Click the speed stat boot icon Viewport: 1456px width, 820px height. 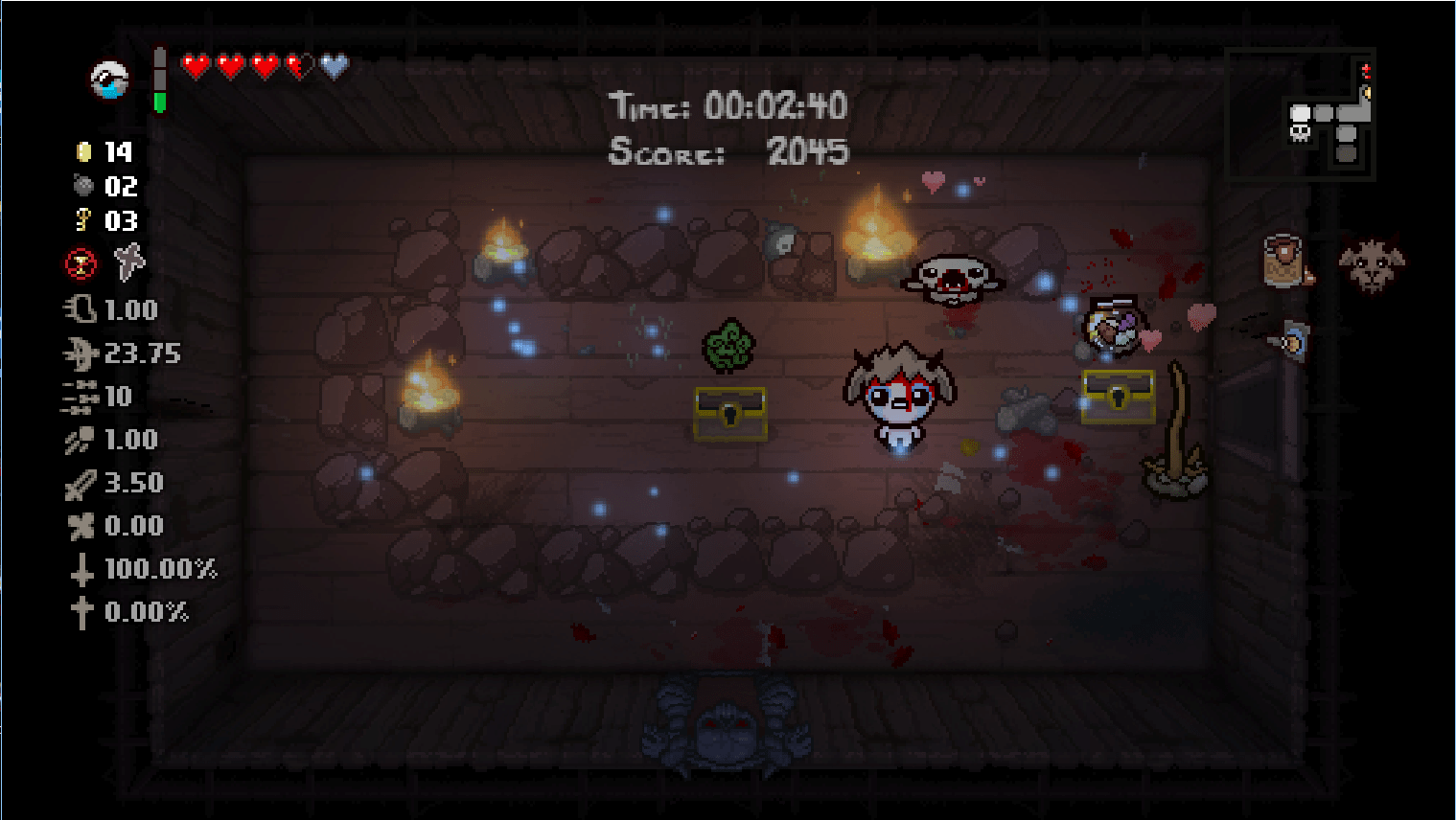point(81,309)
